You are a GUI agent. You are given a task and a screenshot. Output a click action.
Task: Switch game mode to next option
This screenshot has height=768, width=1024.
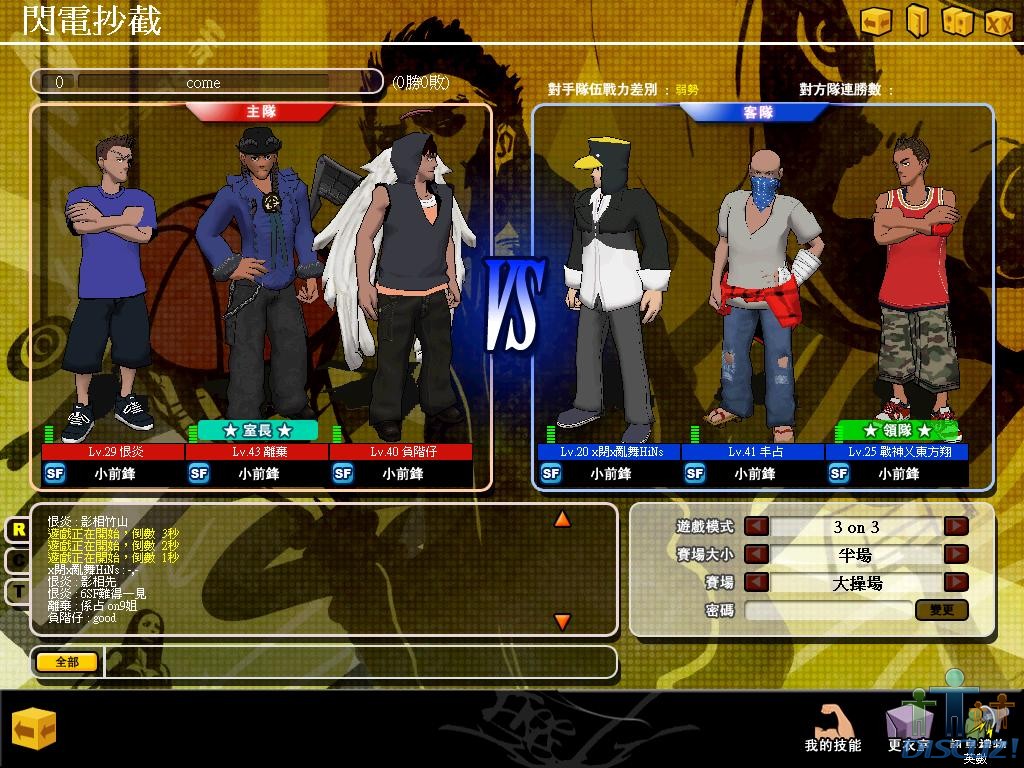(957, 526)
